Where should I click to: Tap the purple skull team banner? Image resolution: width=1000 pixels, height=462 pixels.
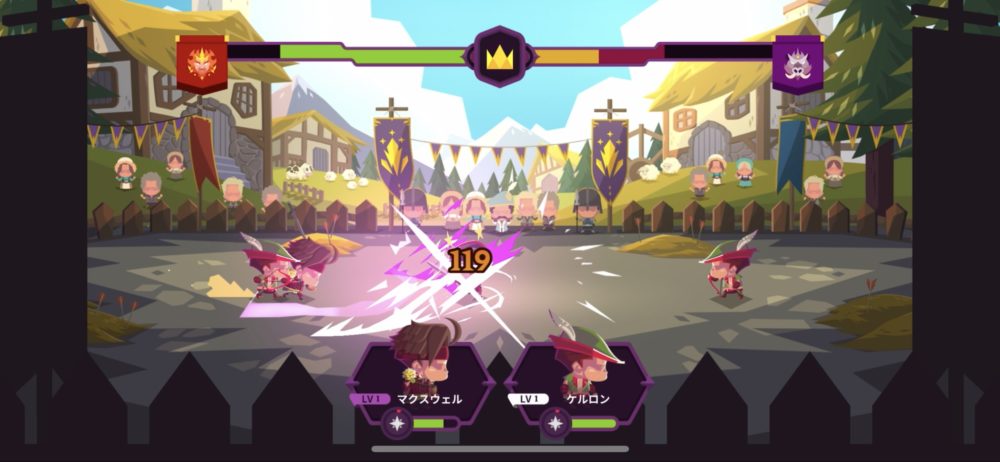798,62
